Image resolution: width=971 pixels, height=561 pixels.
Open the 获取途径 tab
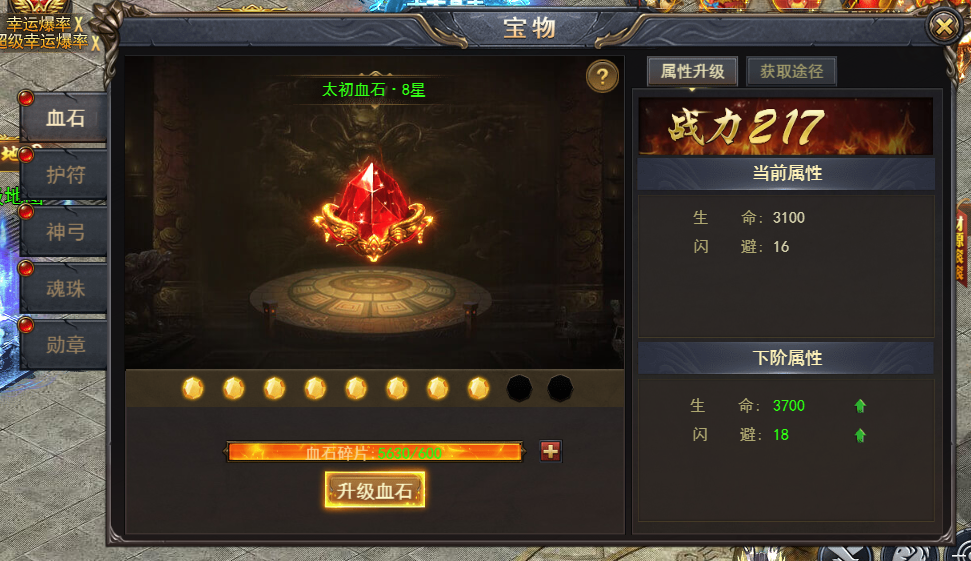point(791,72)
